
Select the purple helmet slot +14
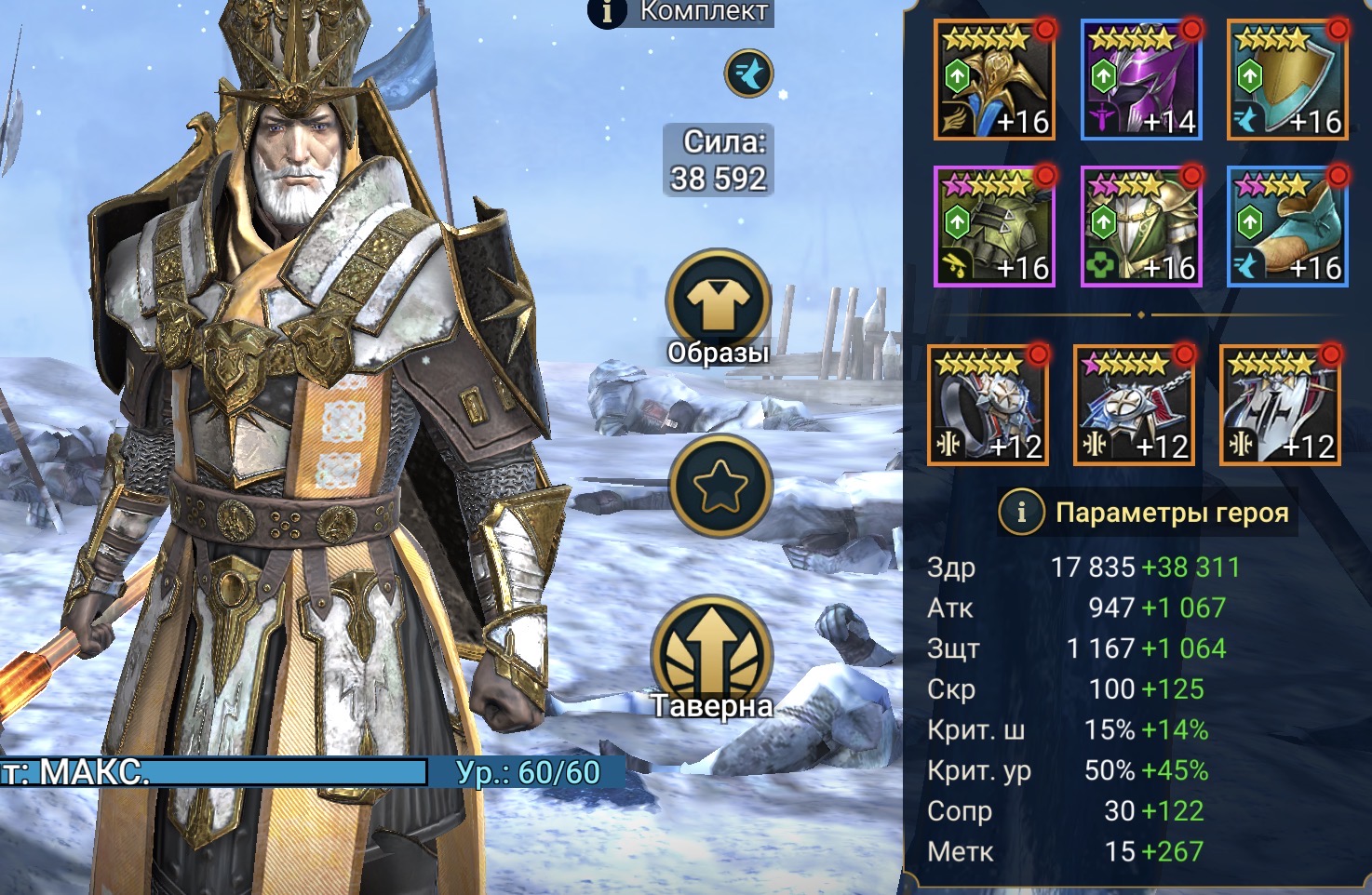click(1141, 81)
